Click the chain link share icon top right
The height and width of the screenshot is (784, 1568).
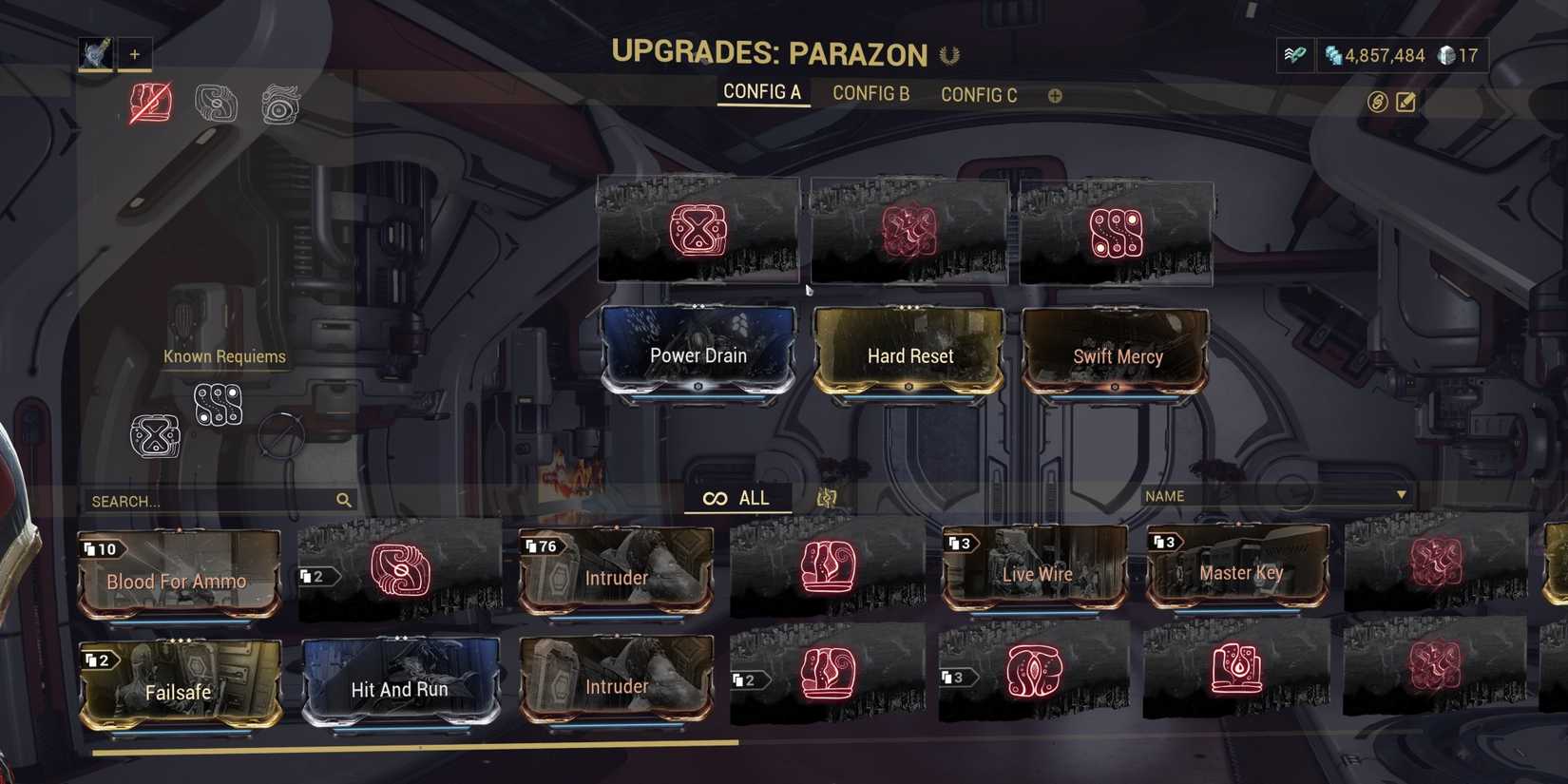(x=1377, y=102)
